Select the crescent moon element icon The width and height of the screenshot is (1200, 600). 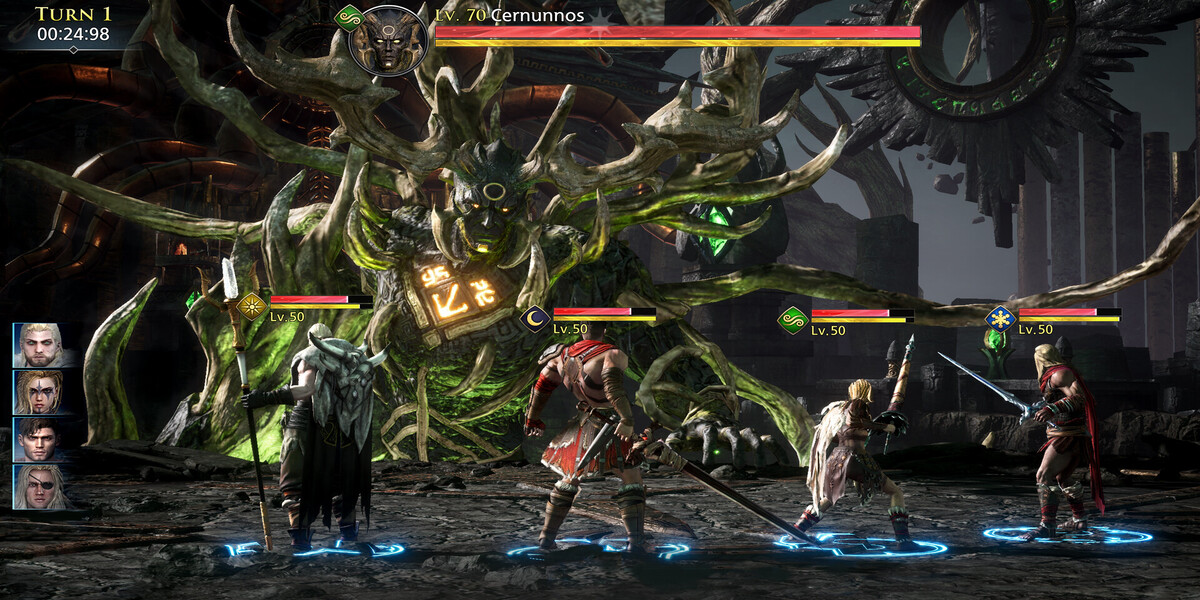point(535,320)
